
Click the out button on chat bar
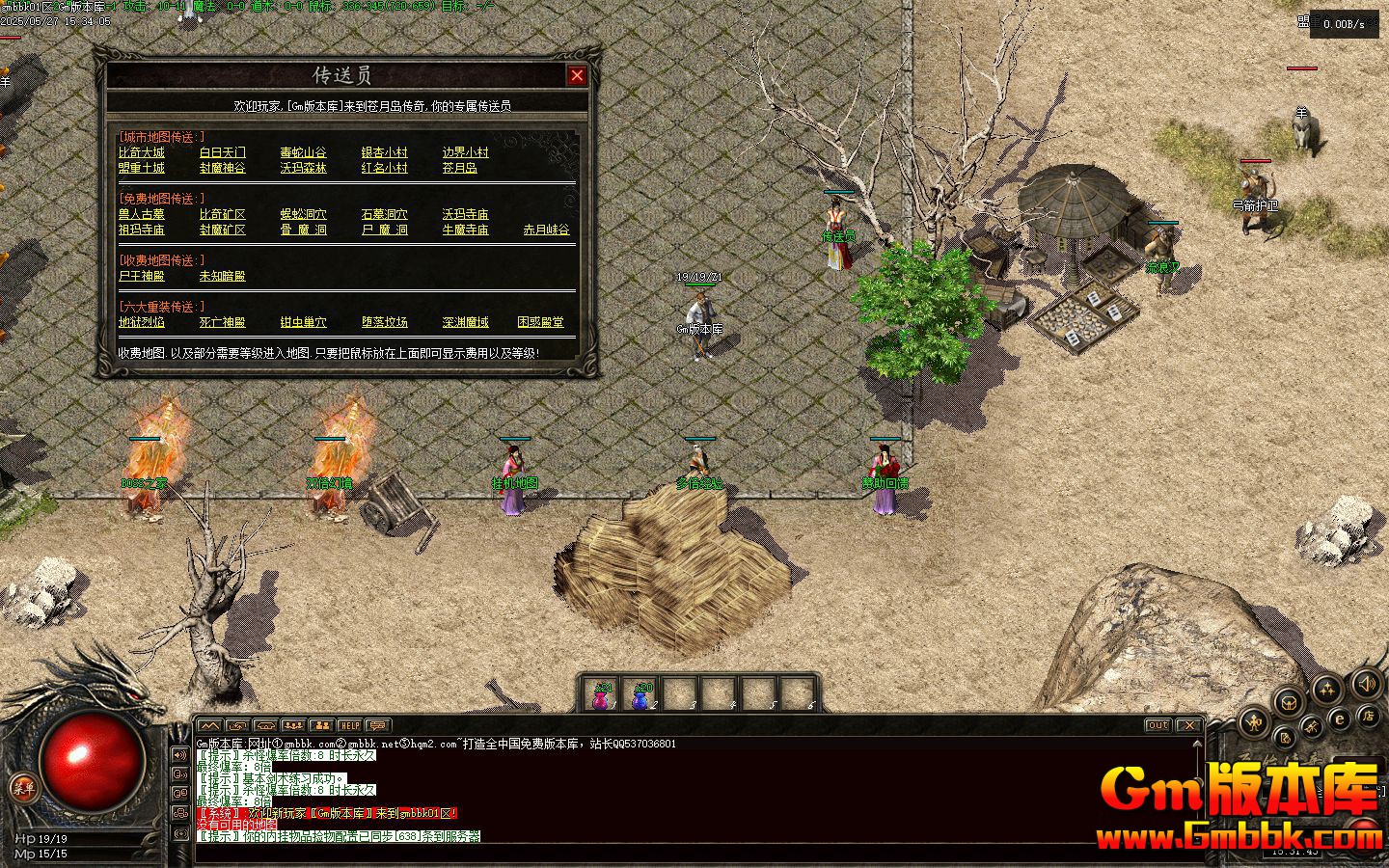1157,725
